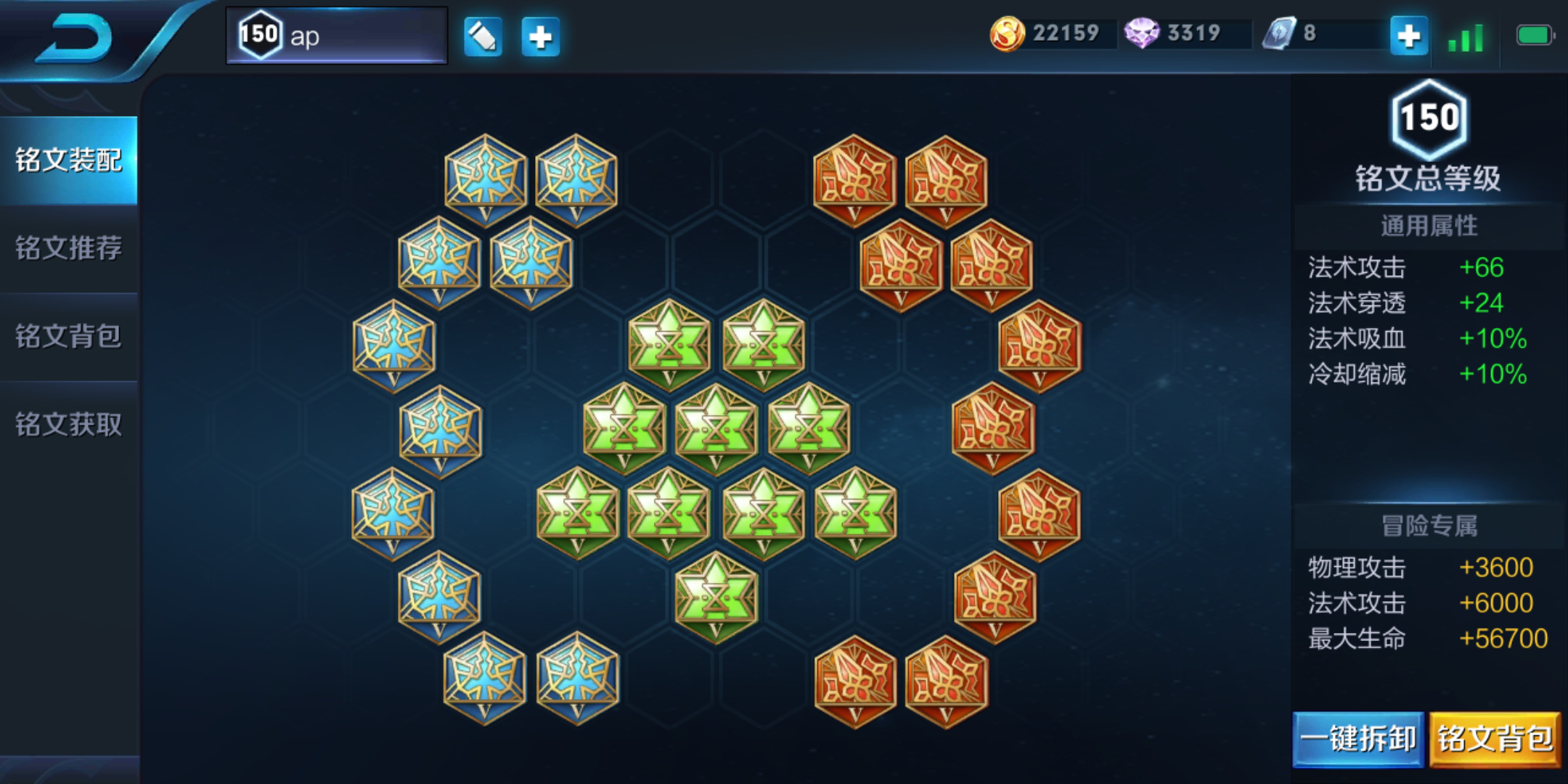Switch to the 铭文装配 tab

(69, 160)
